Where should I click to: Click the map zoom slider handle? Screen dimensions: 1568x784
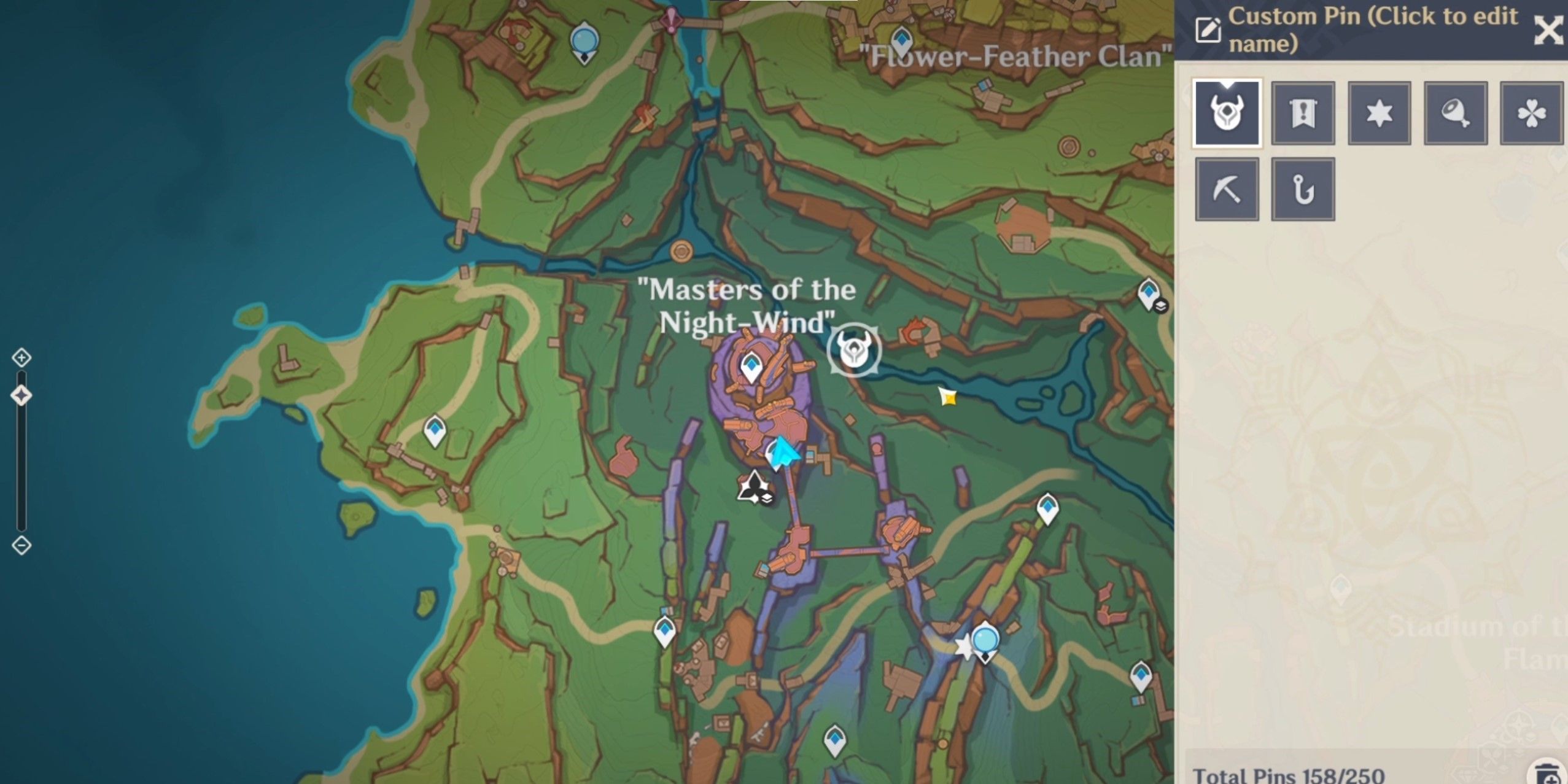click(x=21, y=395)
